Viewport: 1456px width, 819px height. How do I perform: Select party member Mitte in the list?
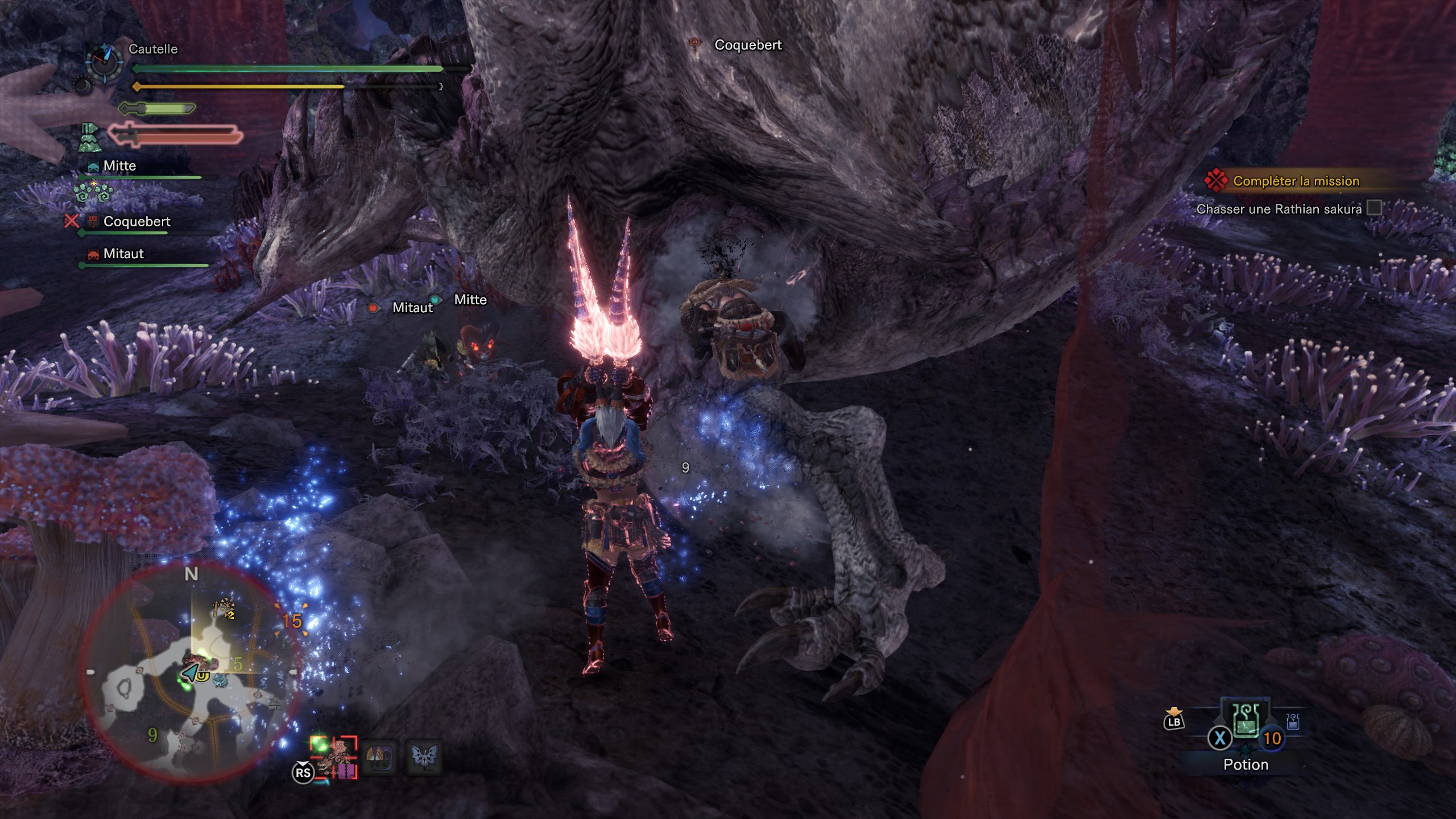coord(119,166)
